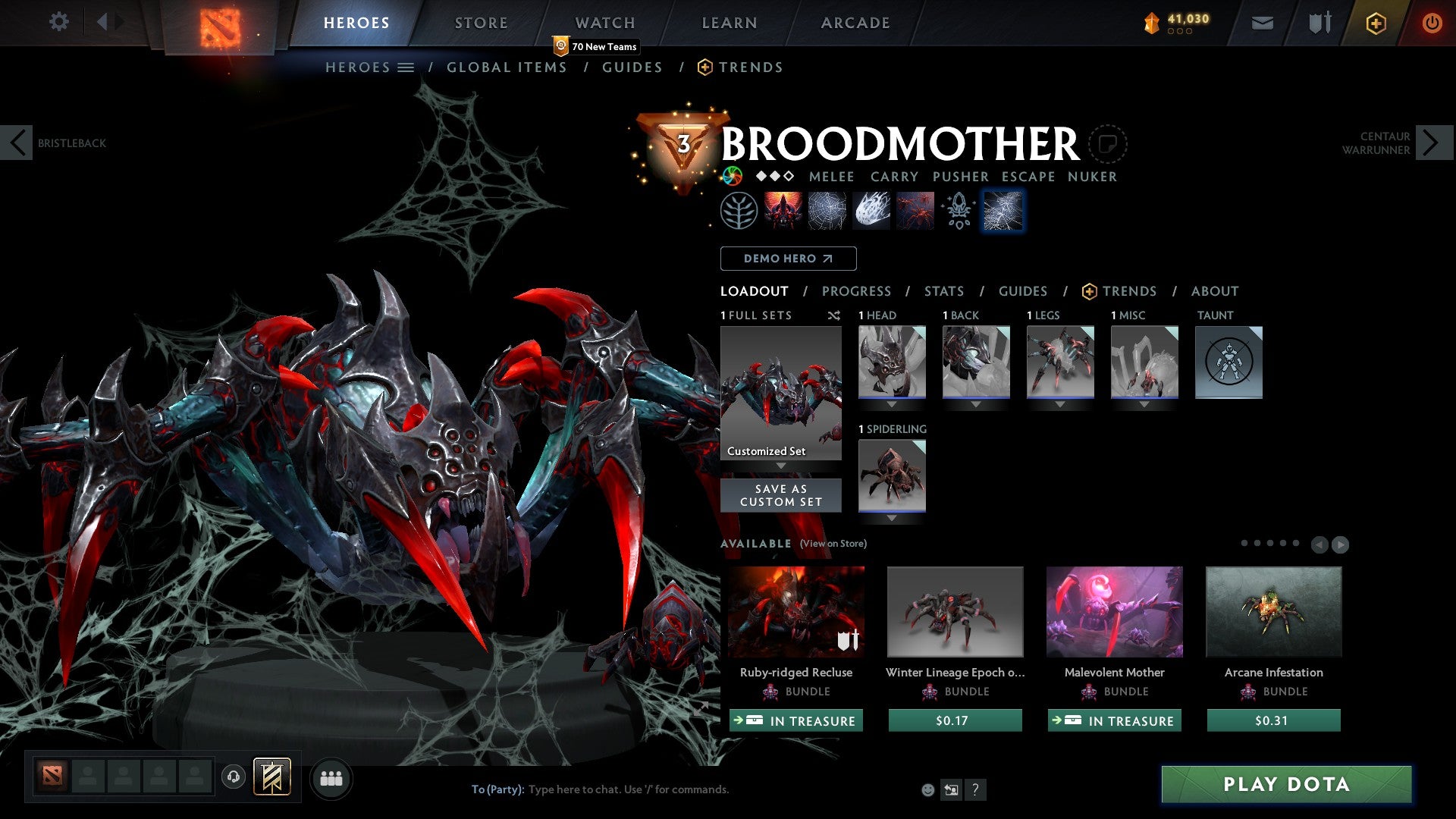
Task: Click the chat help question mark icon
Action: (975, 790)
